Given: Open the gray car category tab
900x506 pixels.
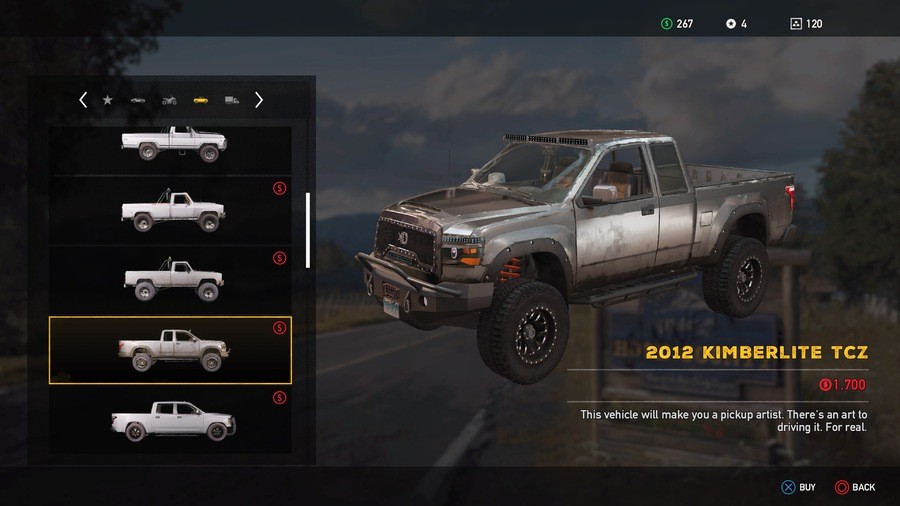Looking at the screenshot, I should click(x=138, y=100).
